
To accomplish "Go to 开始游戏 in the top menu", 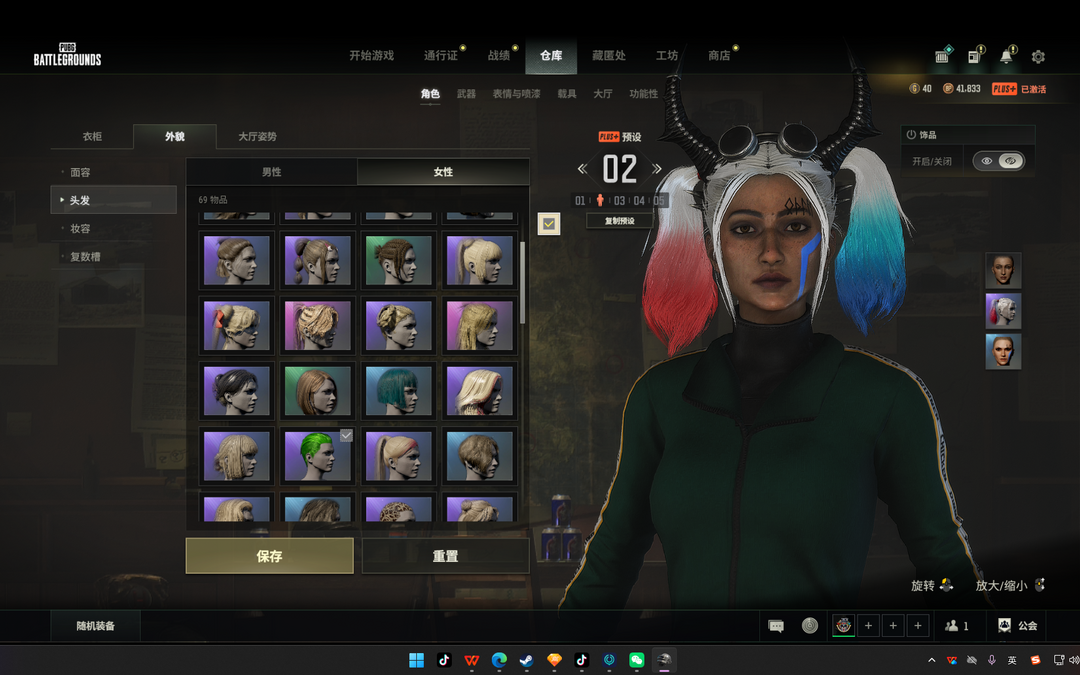I will click(x=371, y=56).
